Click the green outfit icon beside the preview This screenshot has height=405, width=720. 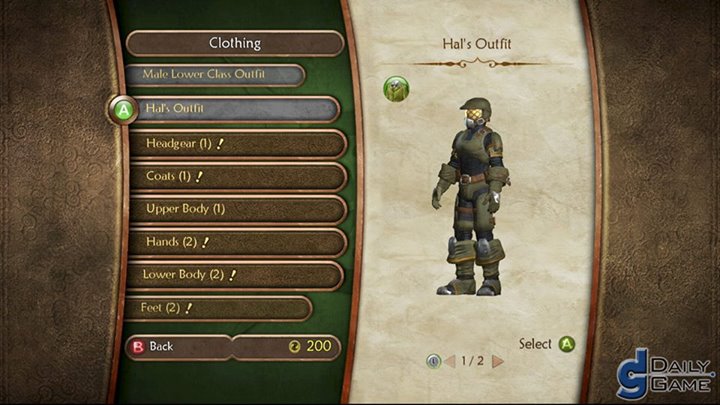[396, 89]
